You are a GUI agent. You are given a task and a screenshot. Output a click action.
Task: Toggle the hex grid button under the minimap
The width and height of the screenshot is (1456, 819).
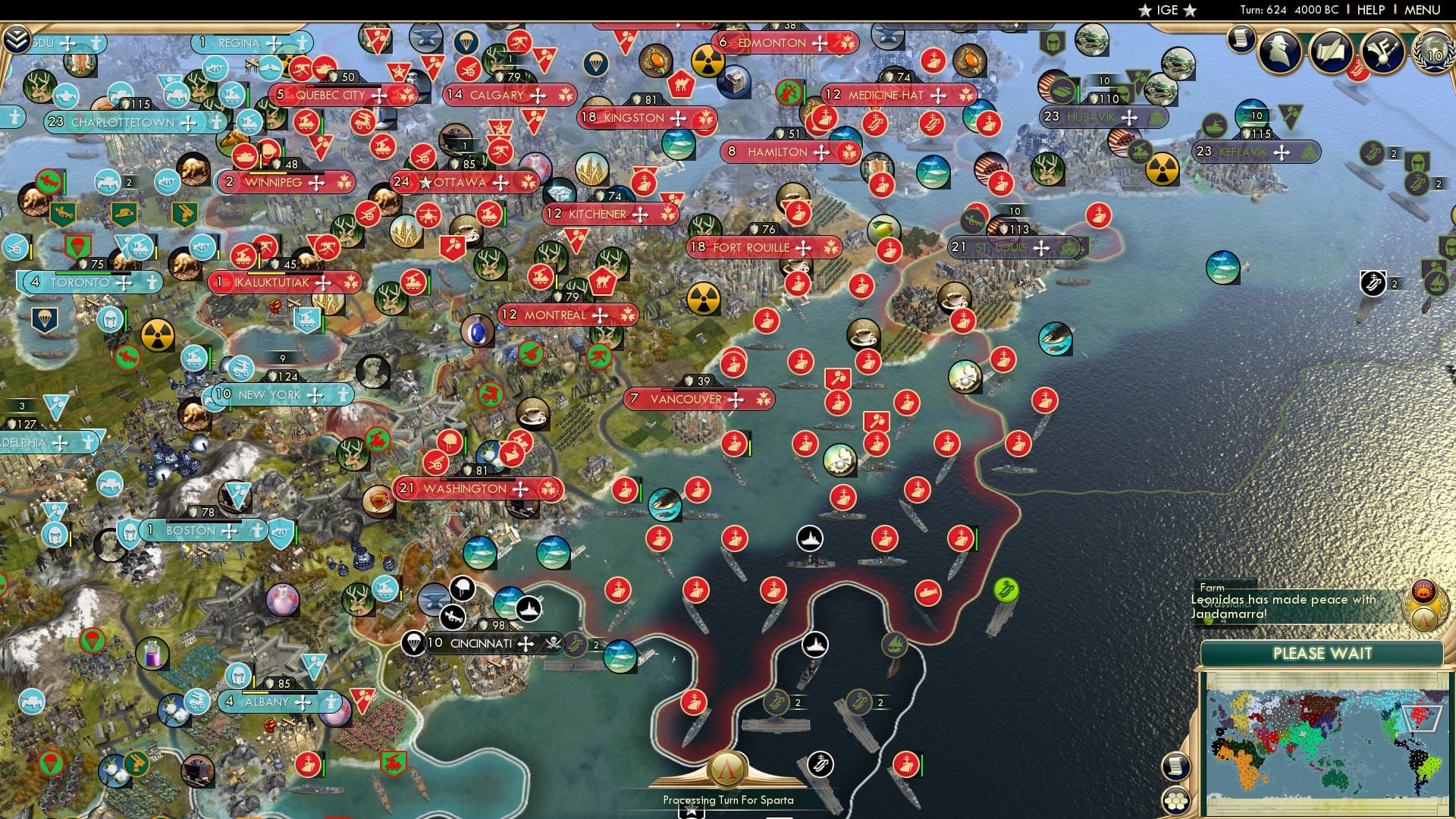click(x=1176, y=801)
